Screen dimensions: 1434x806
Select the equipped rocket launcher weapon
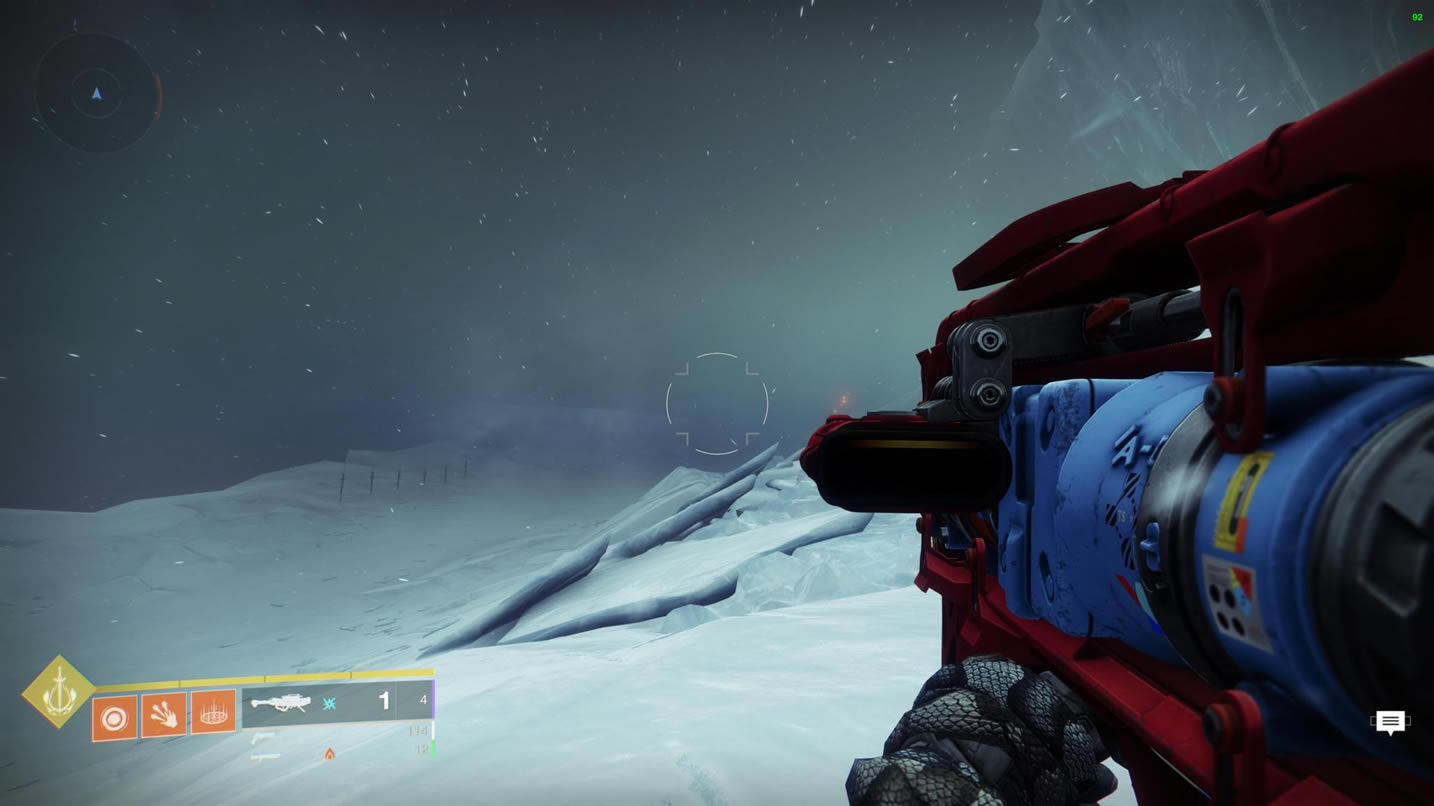click(281, 703)
